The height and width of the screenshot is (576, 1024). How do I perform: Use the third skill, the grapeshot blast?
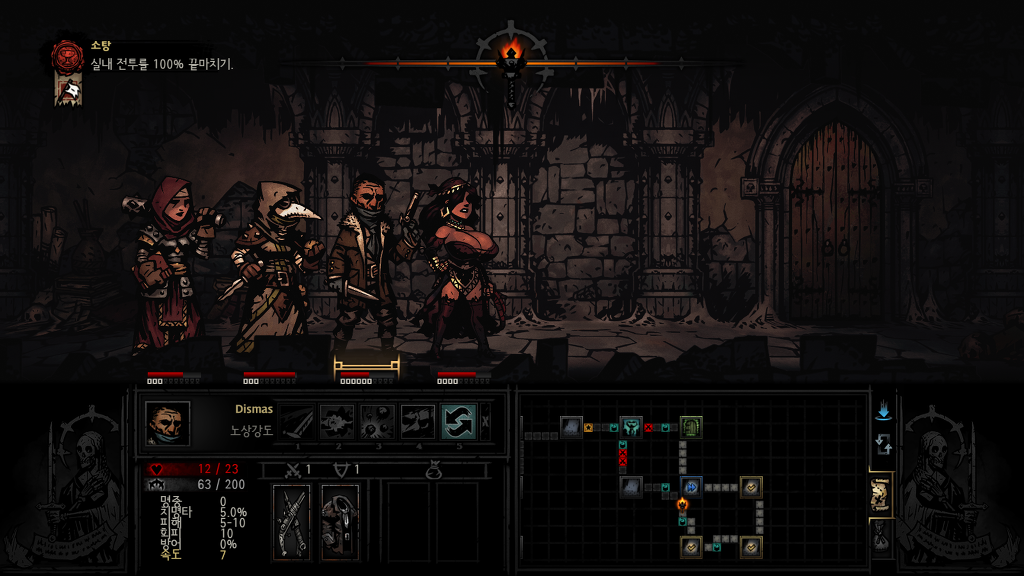point(377,422)
